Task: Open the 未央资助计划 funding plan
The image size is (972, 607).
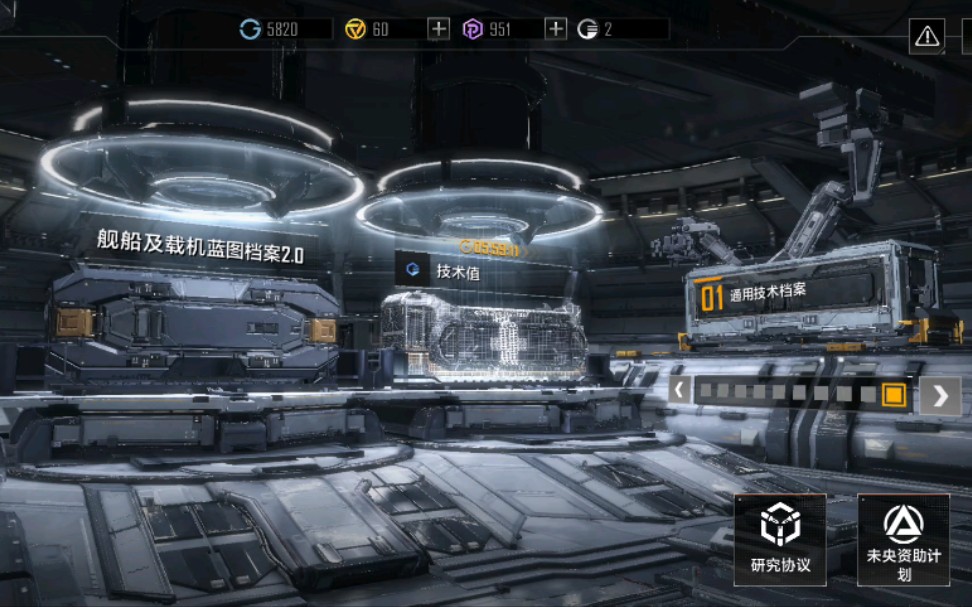Action: point(903,540)
